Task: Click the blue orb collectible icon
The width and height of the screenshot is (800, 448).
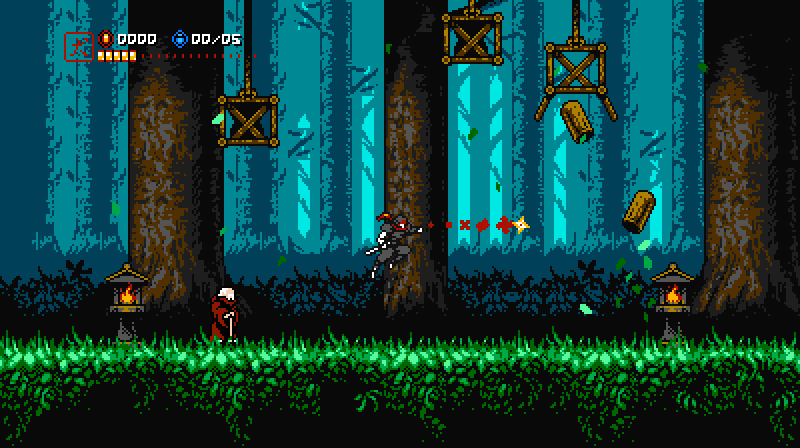Action: pos(180,39)
